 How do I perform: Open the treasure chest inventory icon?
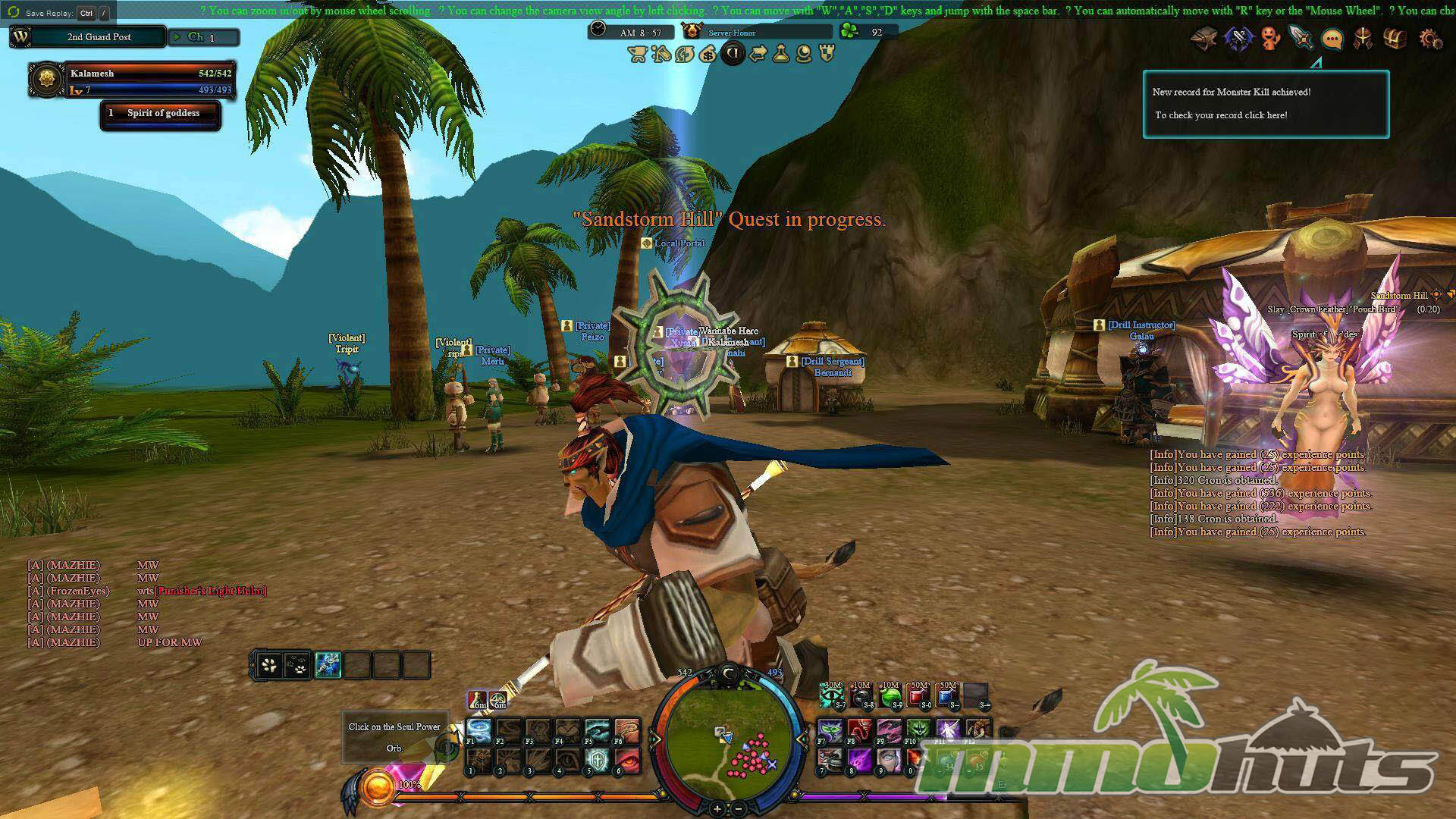click(x=1395, y=39)
